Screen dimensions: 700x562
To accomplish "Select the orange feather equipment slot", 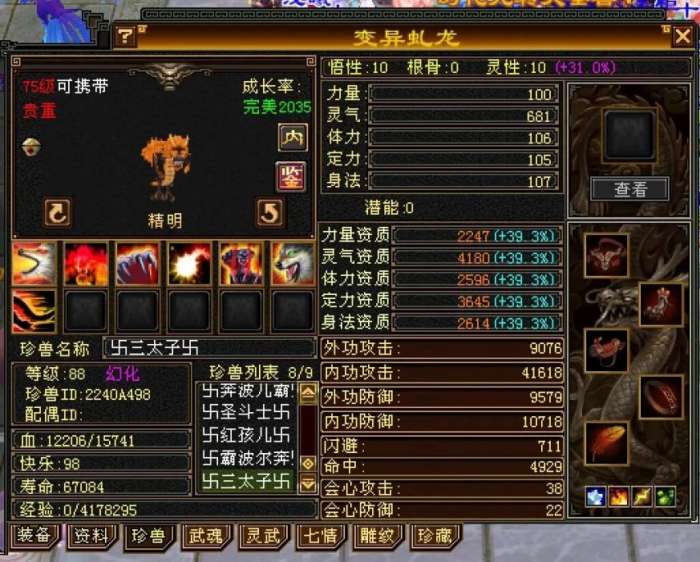I will click(x=607, y=443).
